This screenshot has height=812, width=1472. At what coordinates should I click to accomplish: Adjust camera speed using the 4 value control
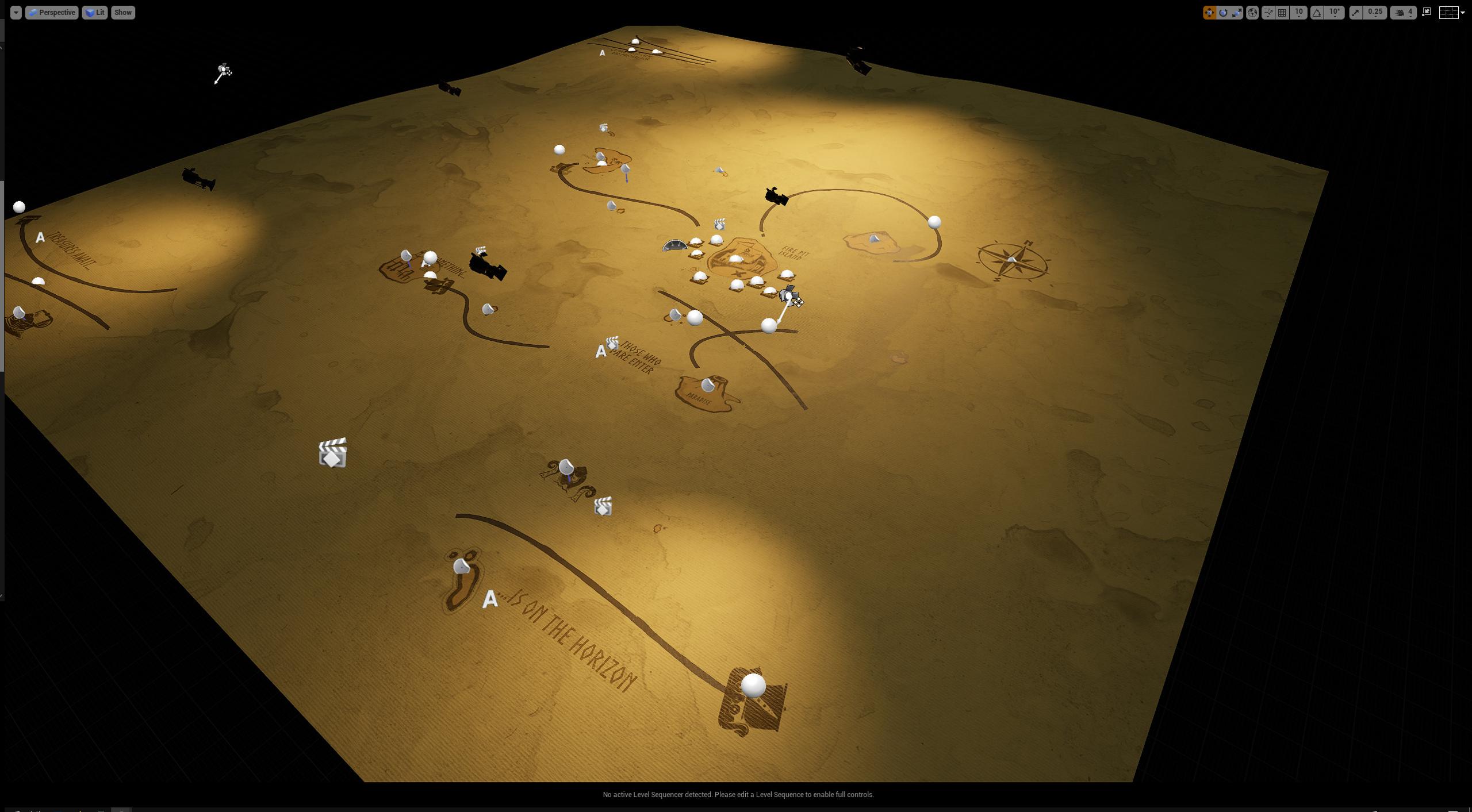point(1410,13)
